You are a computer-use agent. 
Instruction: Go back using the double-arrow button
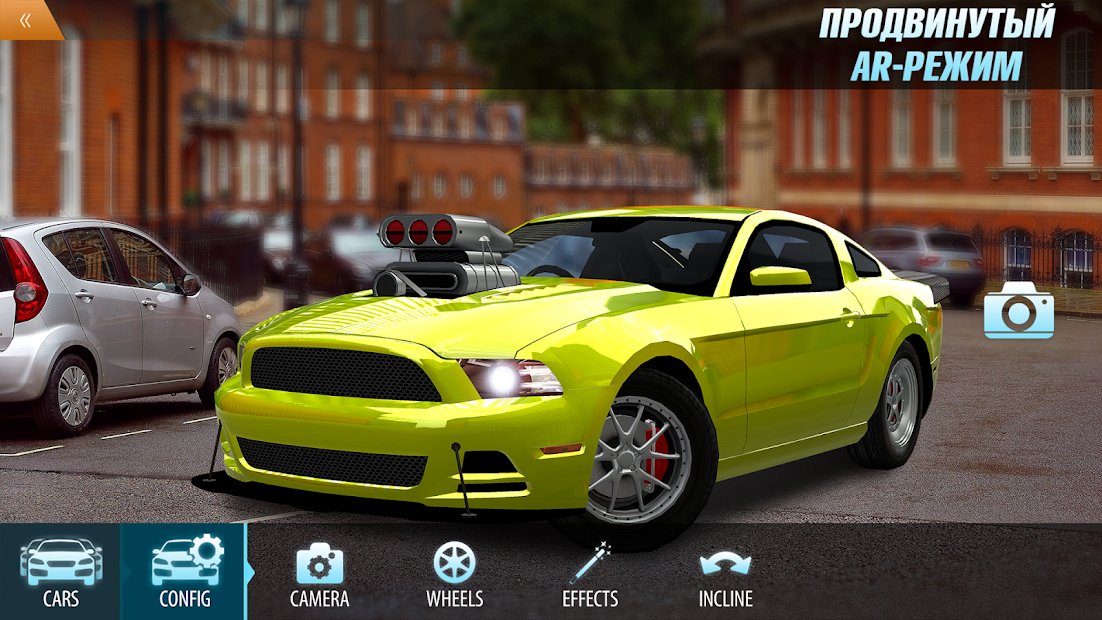[x=25, y=18]
